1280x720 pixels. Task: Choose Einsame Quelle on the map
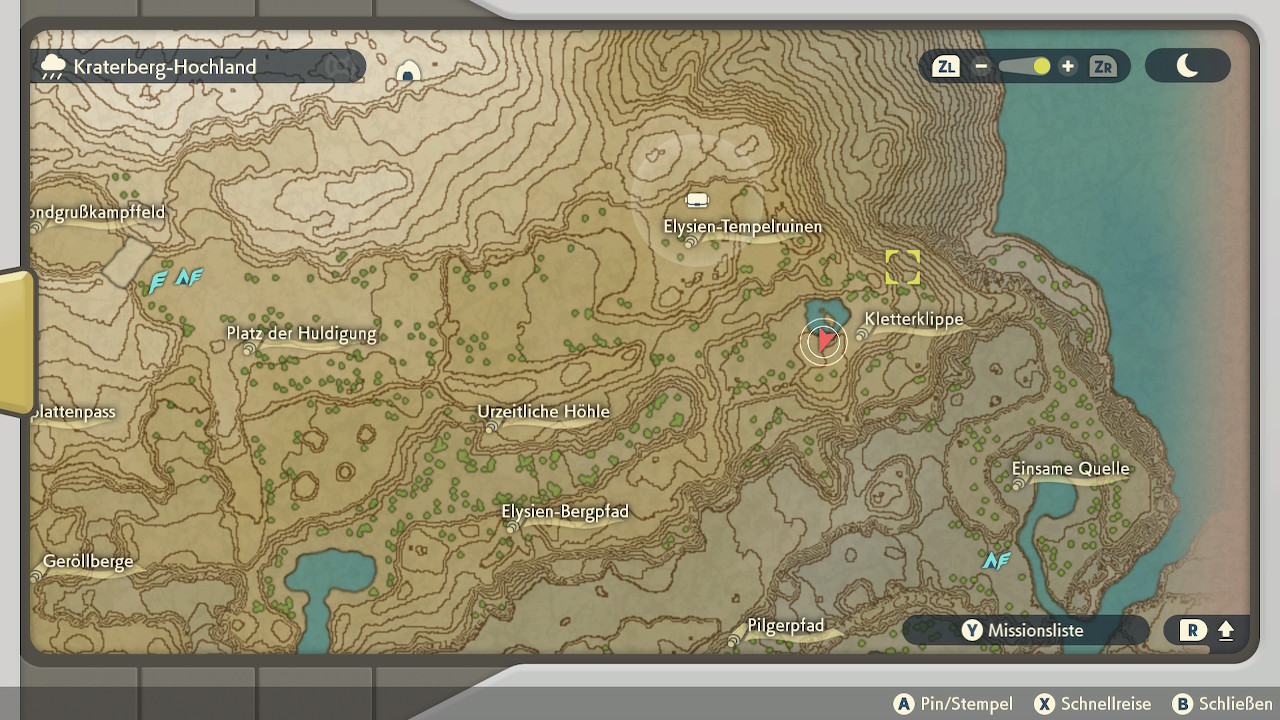click(1070, 469)
